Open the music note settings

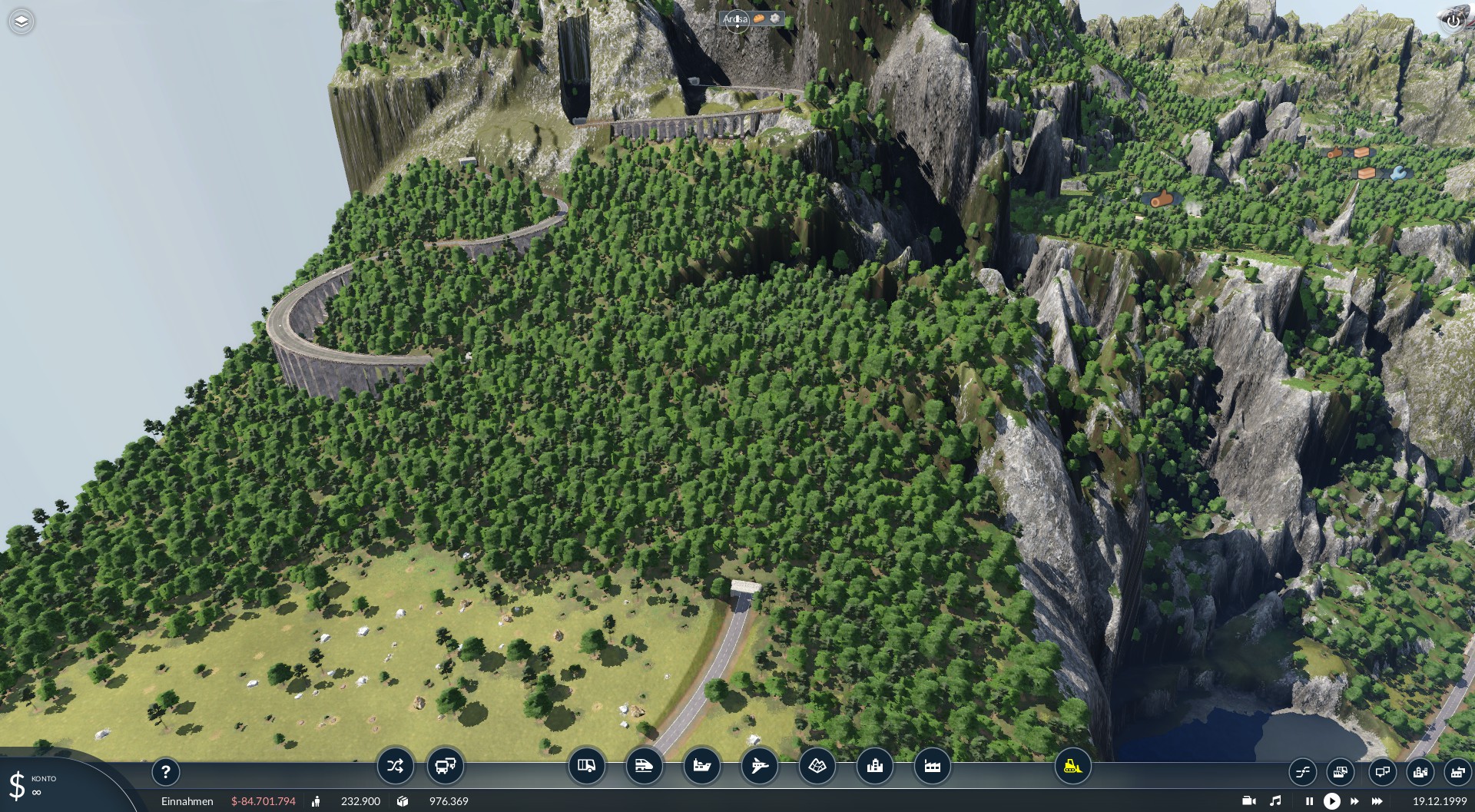[x=1275, y=801]
